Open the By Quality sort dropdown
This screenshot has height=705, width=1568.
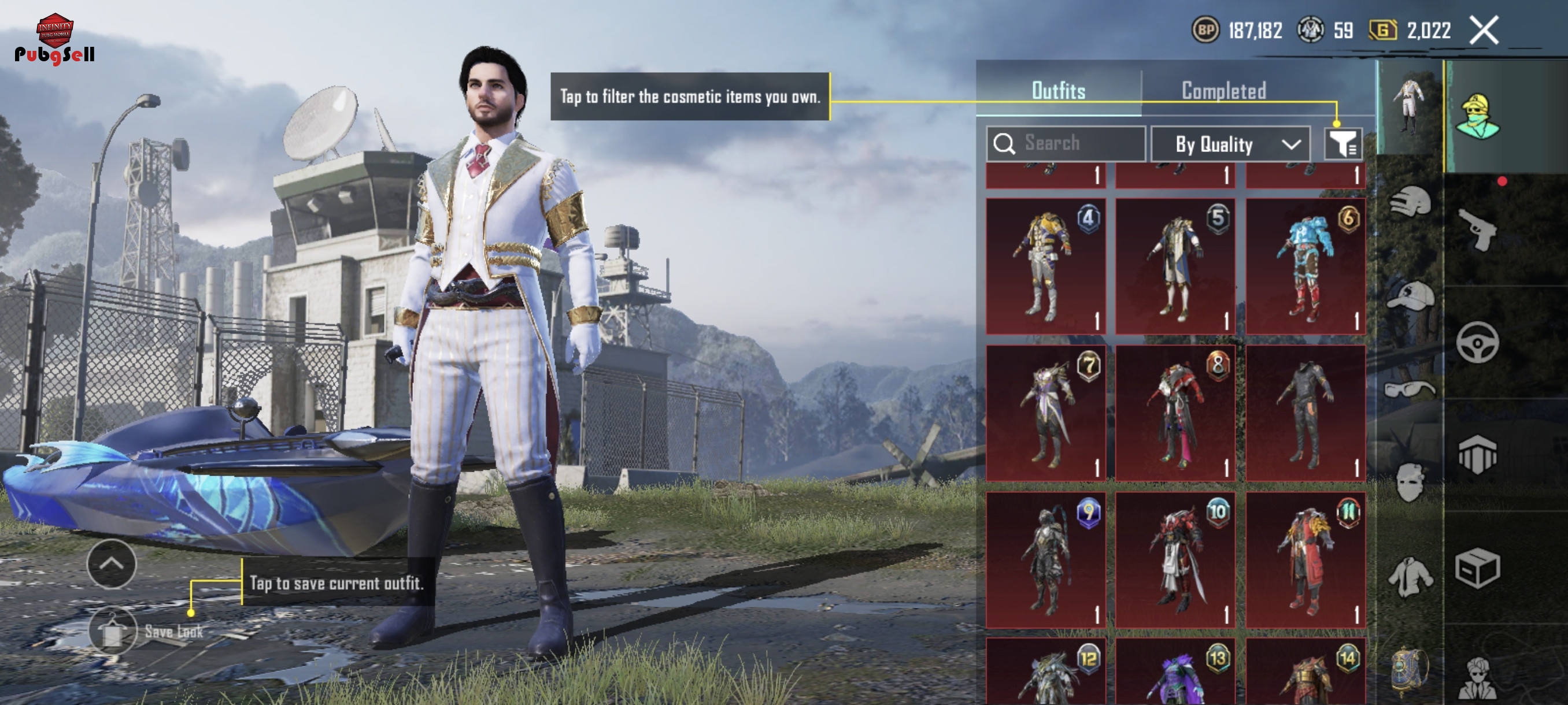(x=1230, y=144)
